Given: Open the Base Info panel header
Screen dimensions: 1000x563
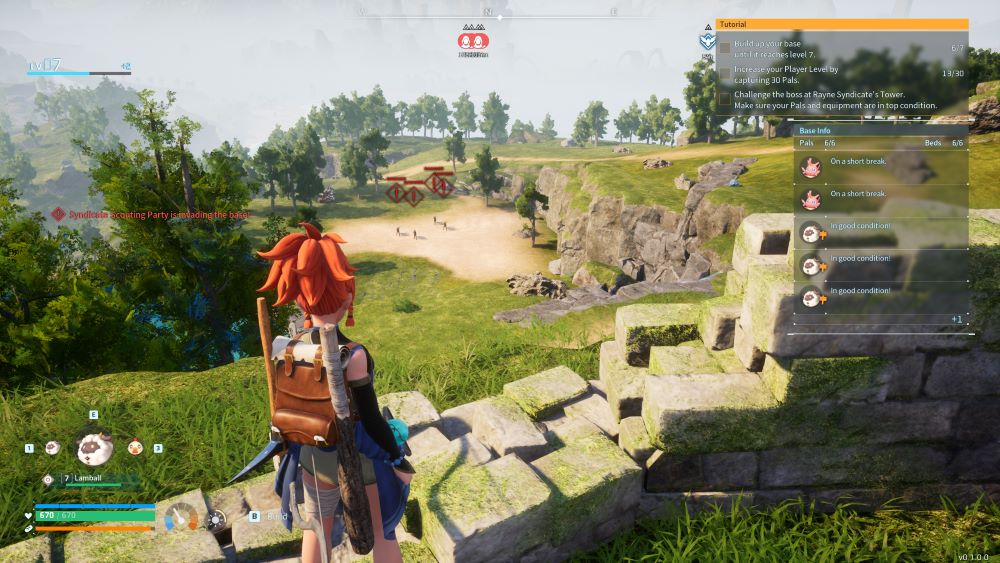Looking at the screenshot, I should (x=880, y=130).
